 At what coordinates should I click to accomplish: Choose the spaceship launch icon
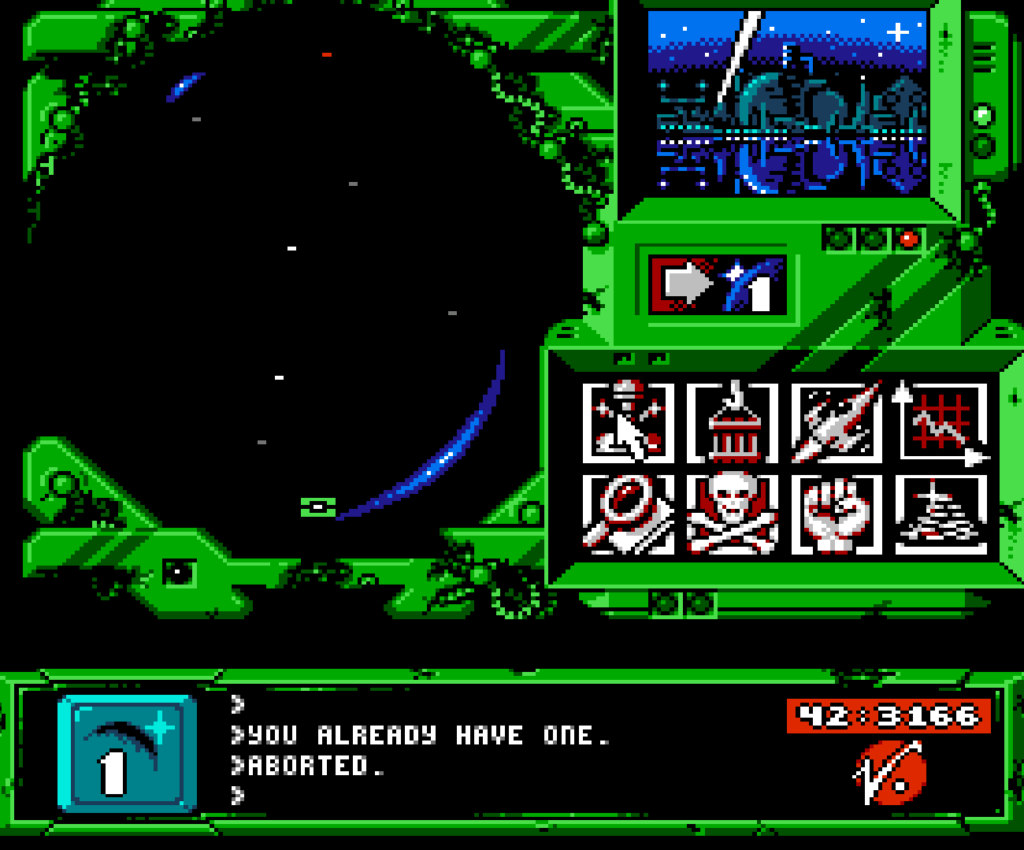[x=836, y=422]
